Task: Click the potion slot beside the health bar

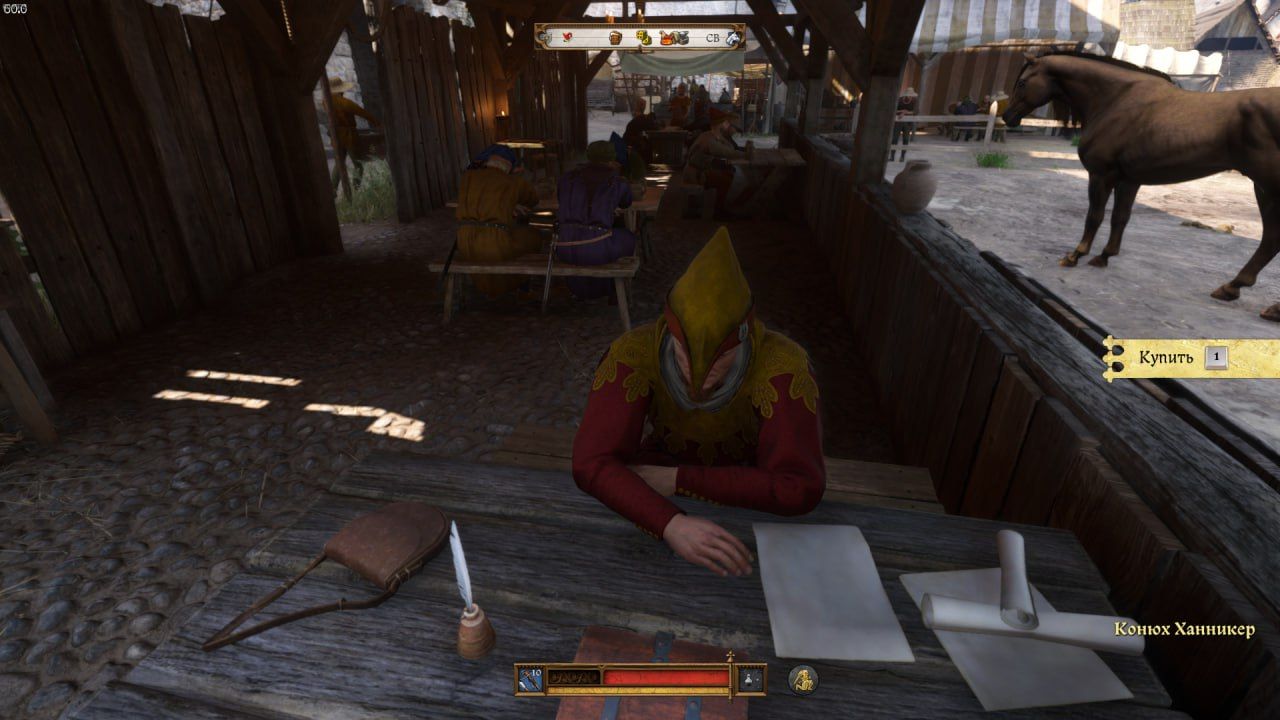Action: pyautogui.click(x=751, y=679)
